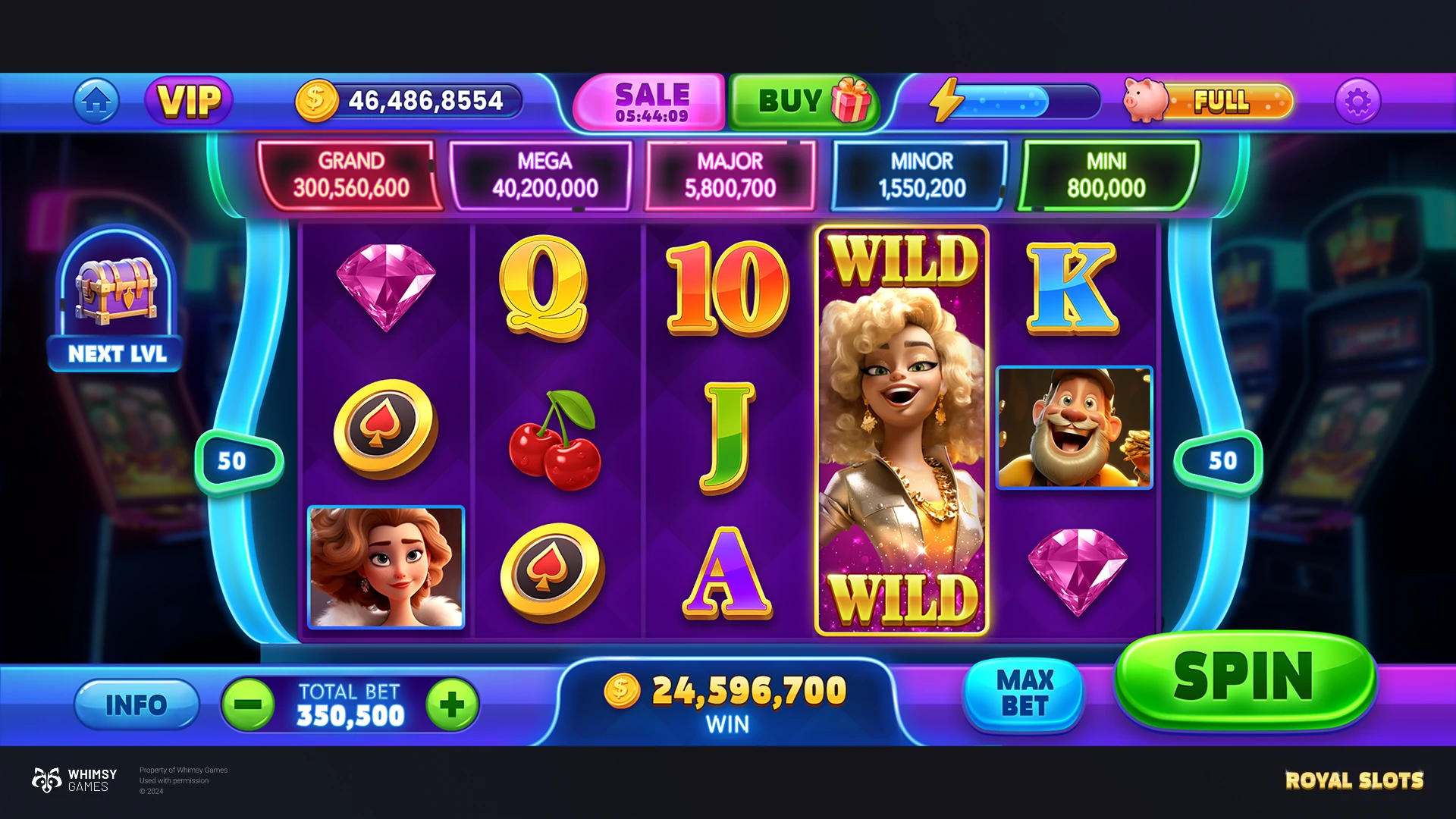This screenshot has height=819, width=1456.
Task: Click the MINI jackpot panel
Action: (1106, 175)
